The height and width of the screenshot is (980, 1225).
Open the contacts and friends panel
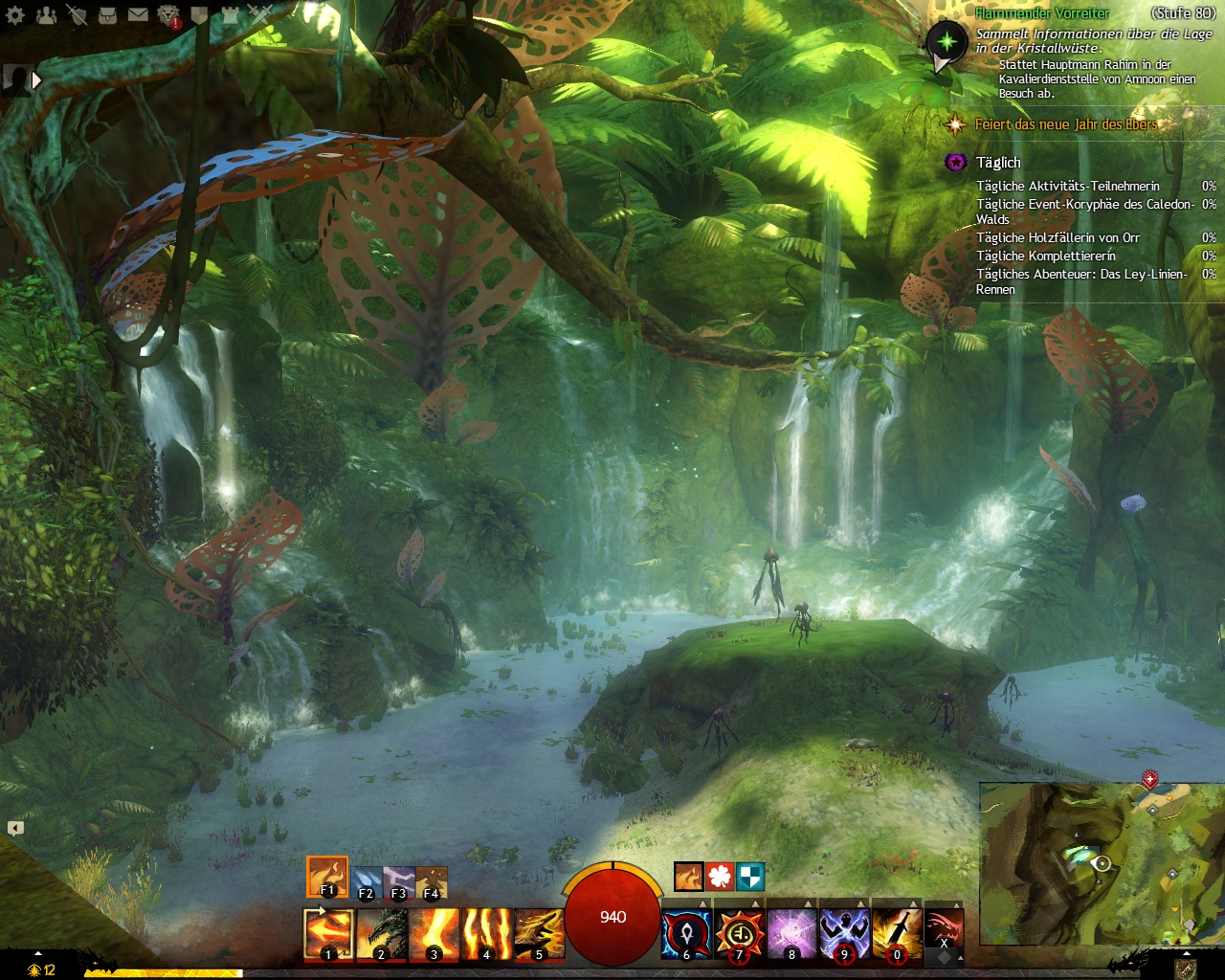click(x=46, y=14)
